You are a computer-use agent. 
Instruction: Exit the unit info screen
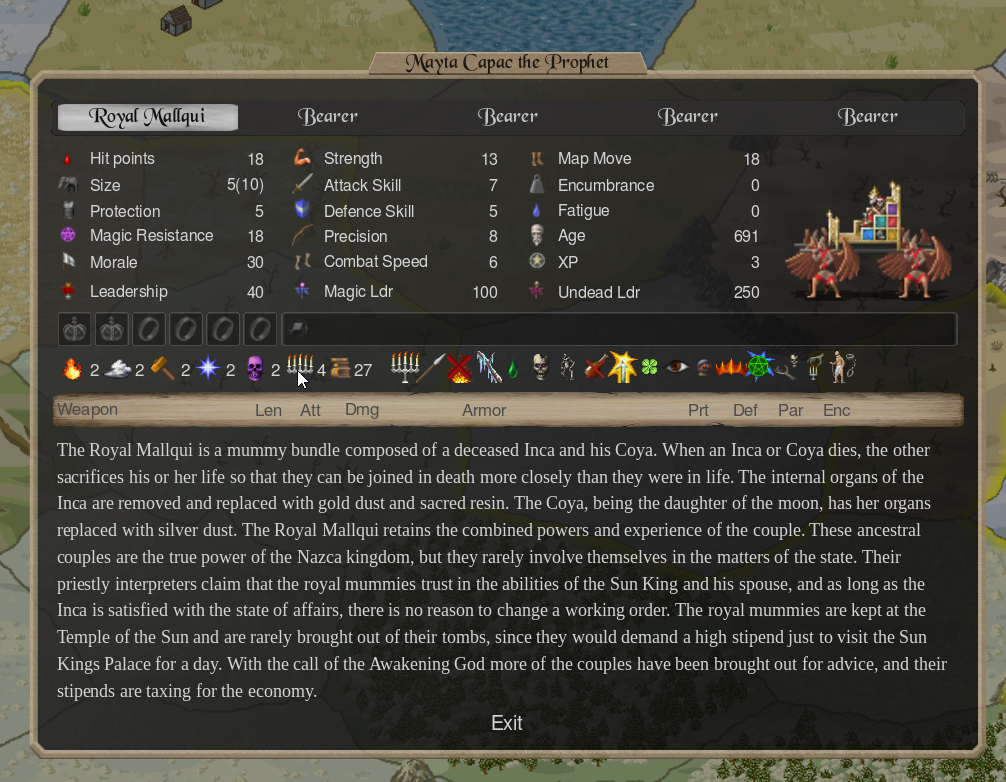pyautogui.click(x=506, y=723)
